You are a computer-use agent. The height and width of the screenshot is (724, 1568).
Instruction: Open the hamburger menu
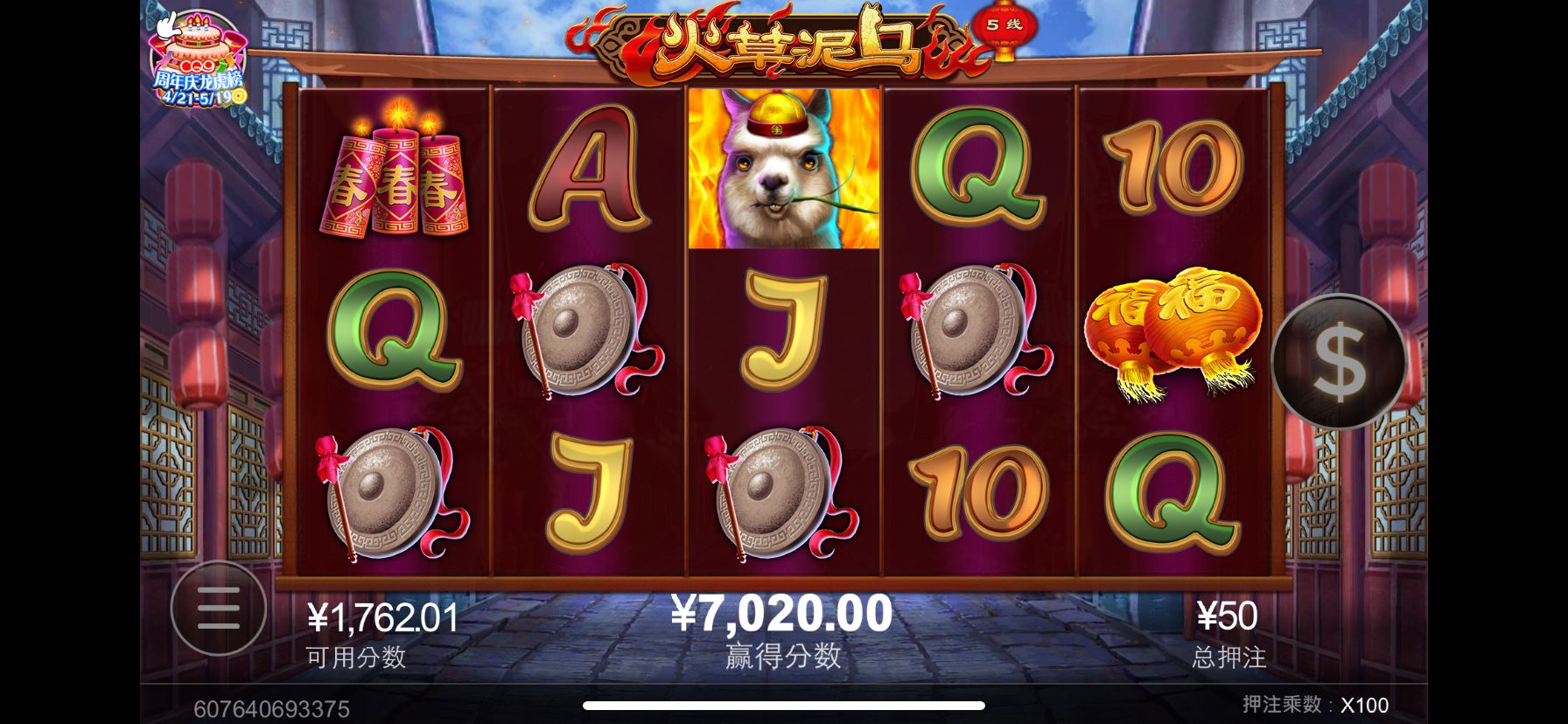pos(219,609)
